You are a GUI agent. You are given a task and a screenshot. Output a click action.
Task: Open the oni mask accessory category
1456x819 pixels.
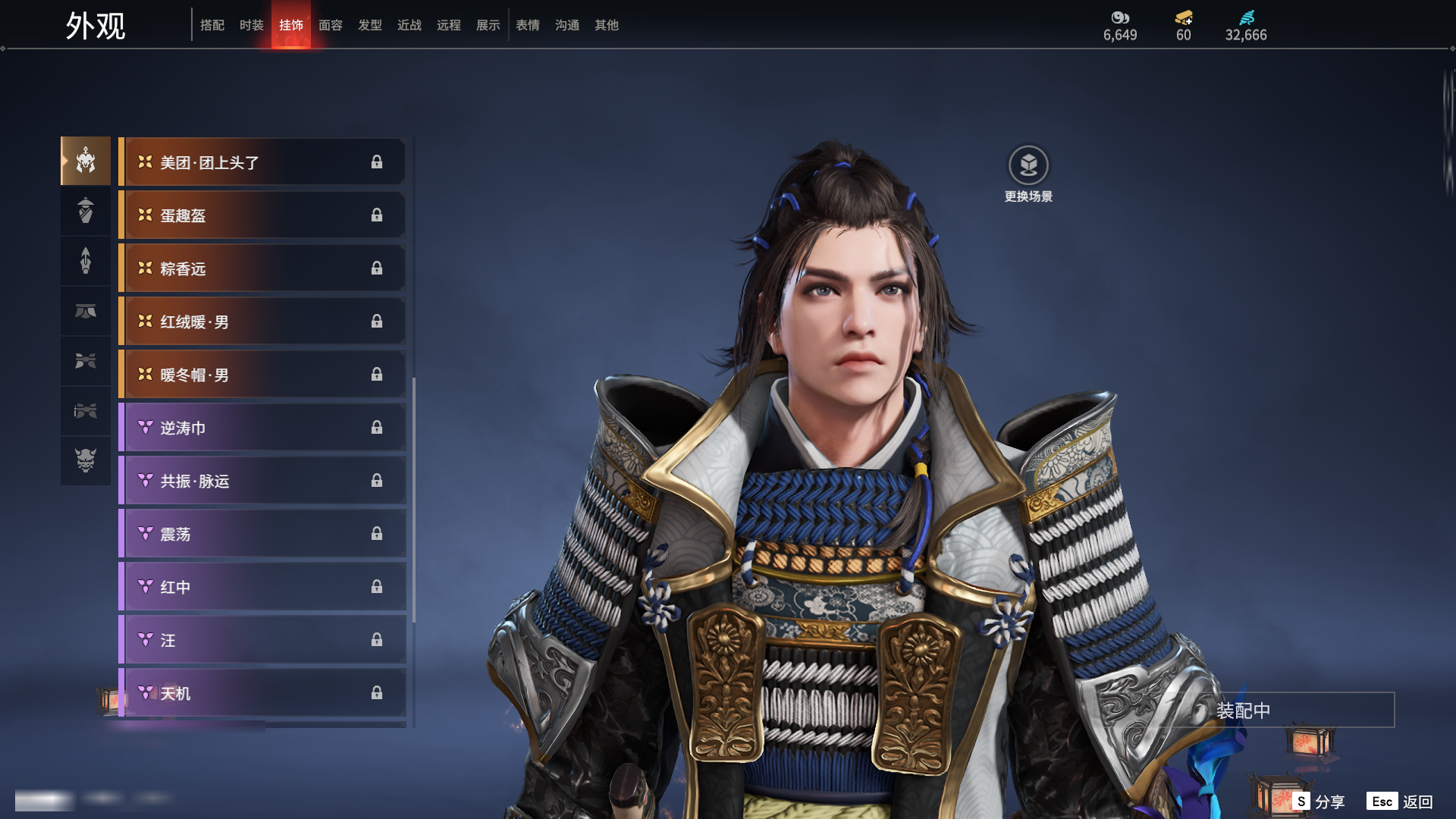click(x=86, y=460)
